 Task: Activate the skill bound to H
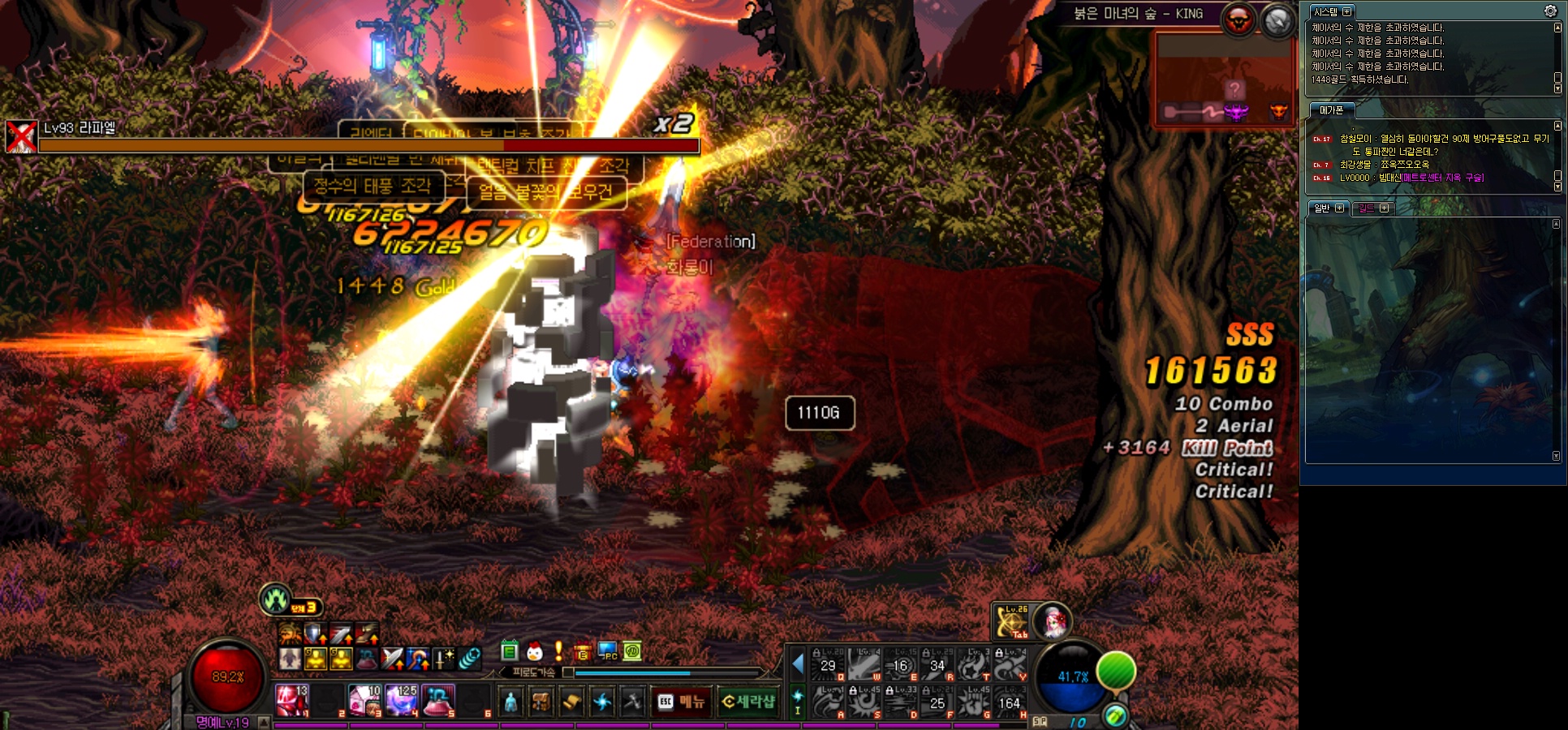click(x=1010, y=702)
